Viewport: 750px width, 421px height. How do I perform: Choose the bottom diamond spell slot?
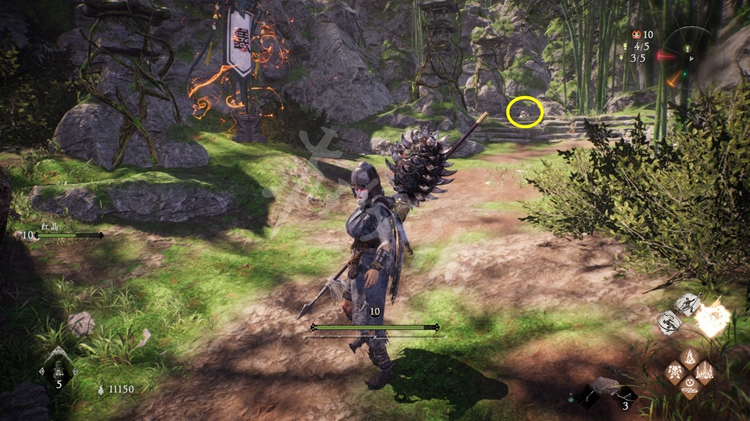(690, 387)
